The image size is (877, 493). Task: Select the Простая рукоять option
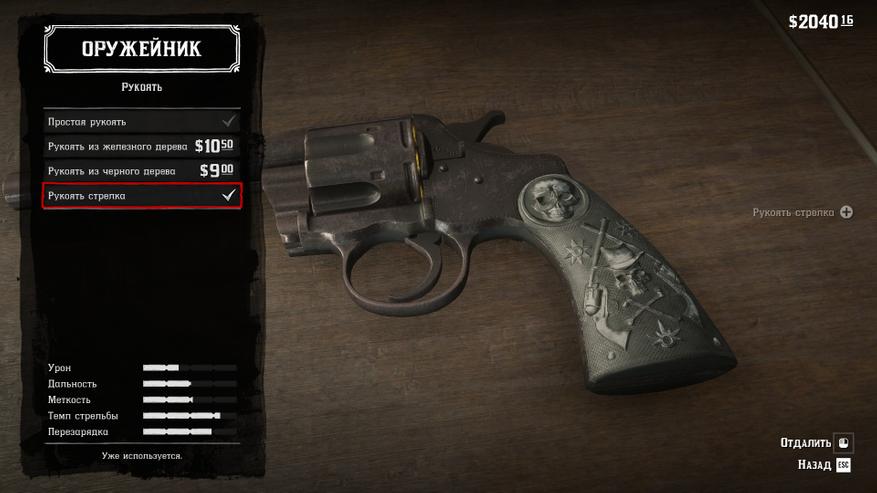(x=142, y=121)
